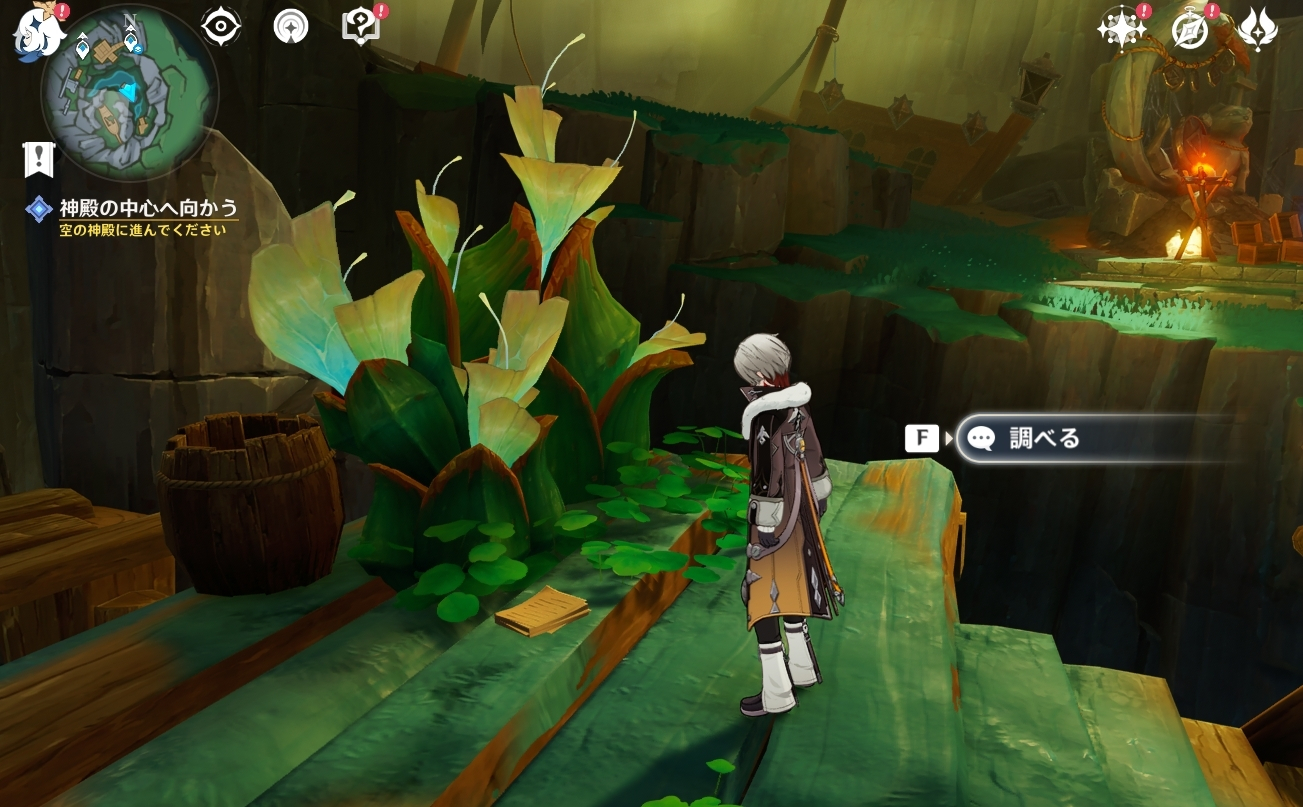Open the question-mark tutorial book icon
The width and height of the screenshot is (1303, 807).
point(360,26)
